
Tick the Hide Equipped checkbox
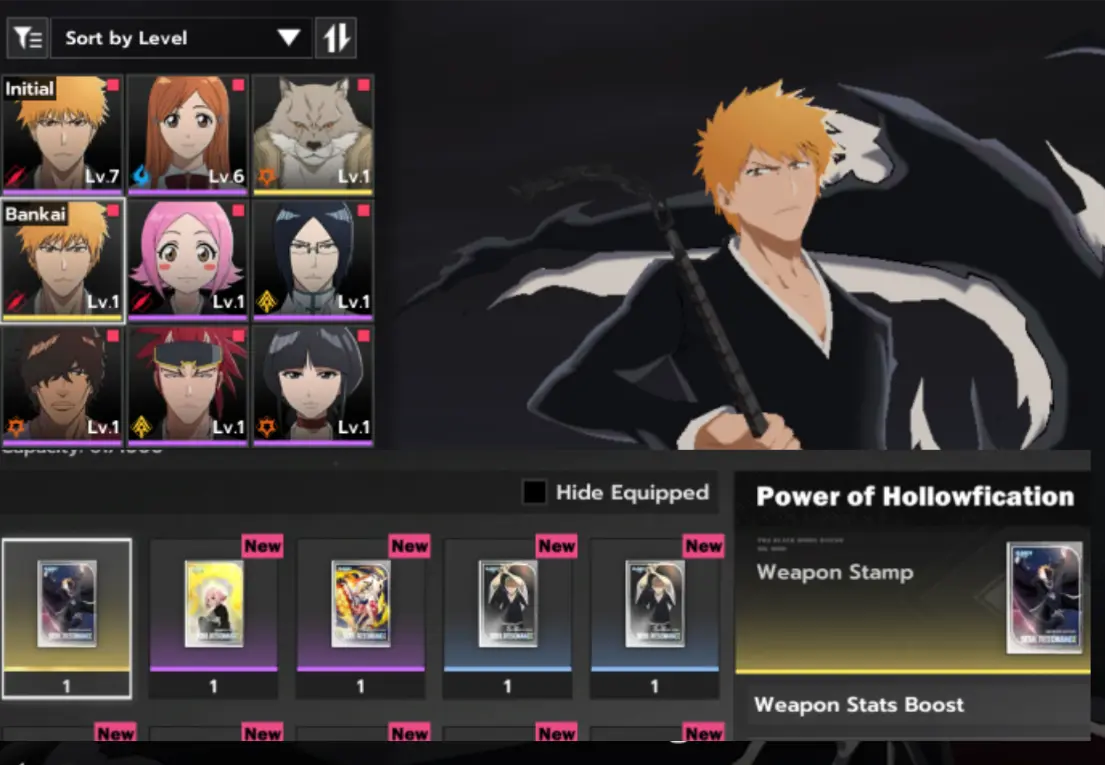535,492
